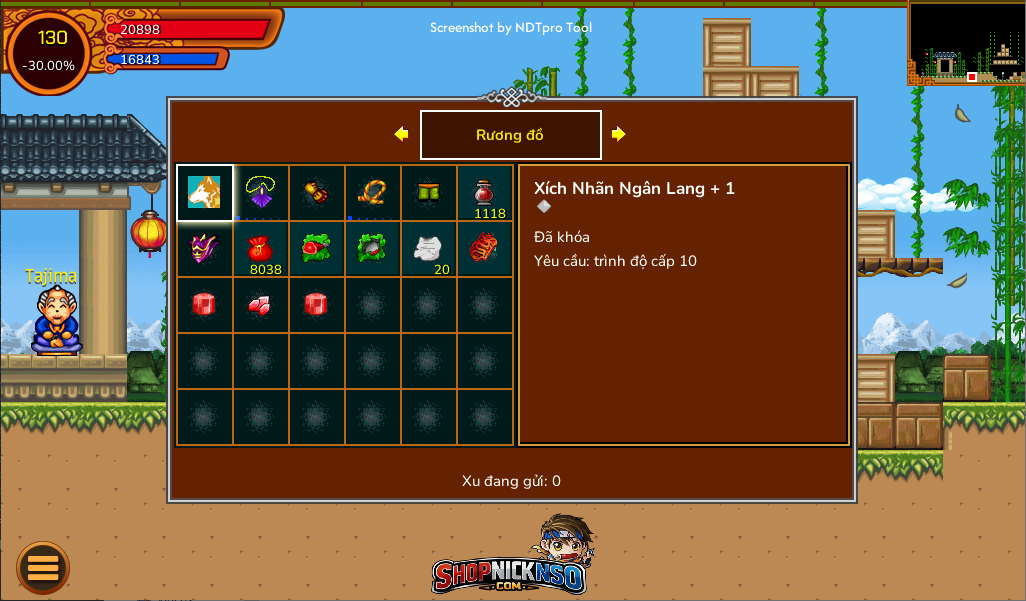Choose the fish on lettuce food item
1026x601 pixels.
click(373, 249)
